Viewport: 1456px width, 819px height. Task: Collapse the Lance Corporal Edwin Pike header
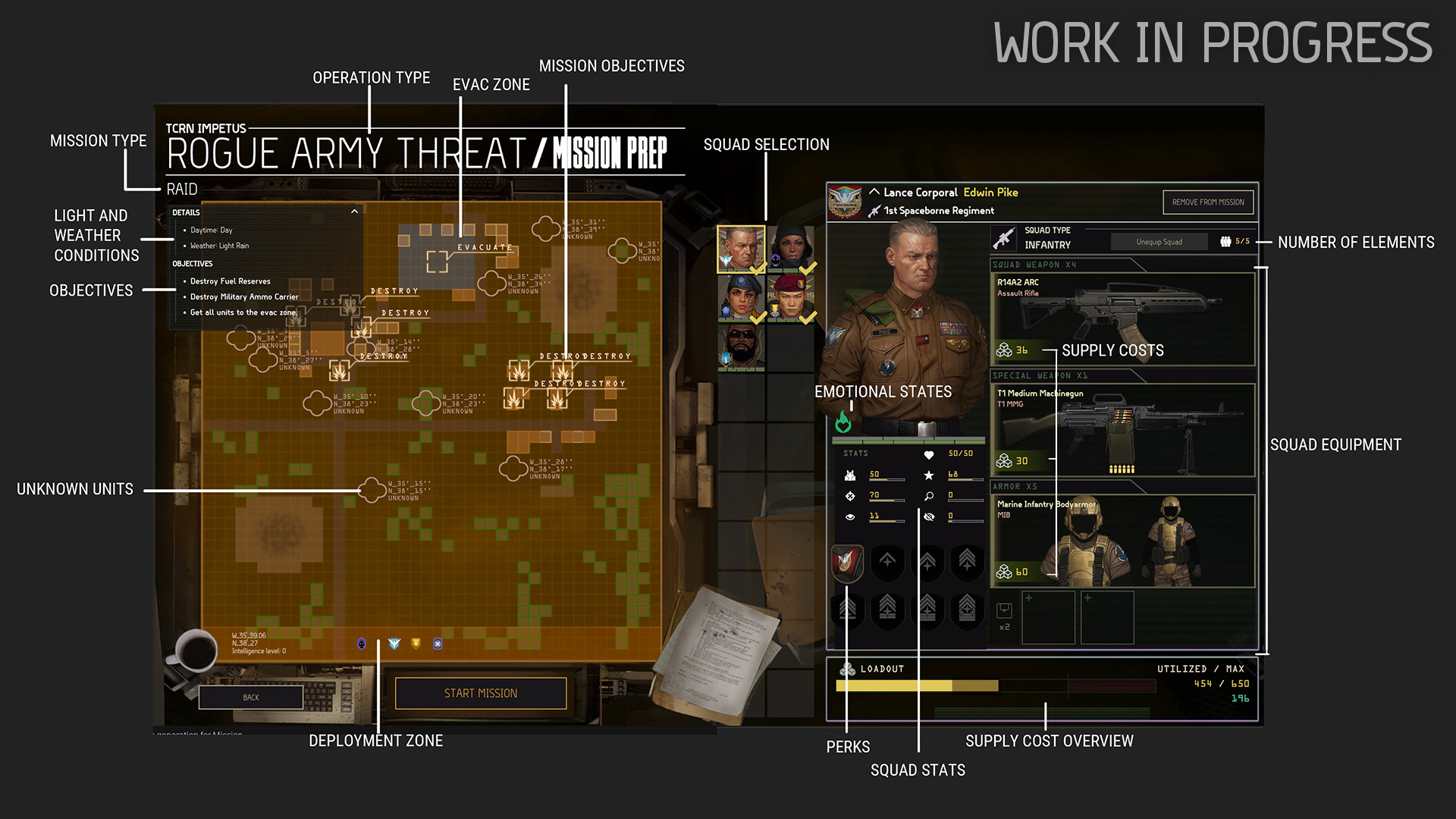click(x=875, y=192)
